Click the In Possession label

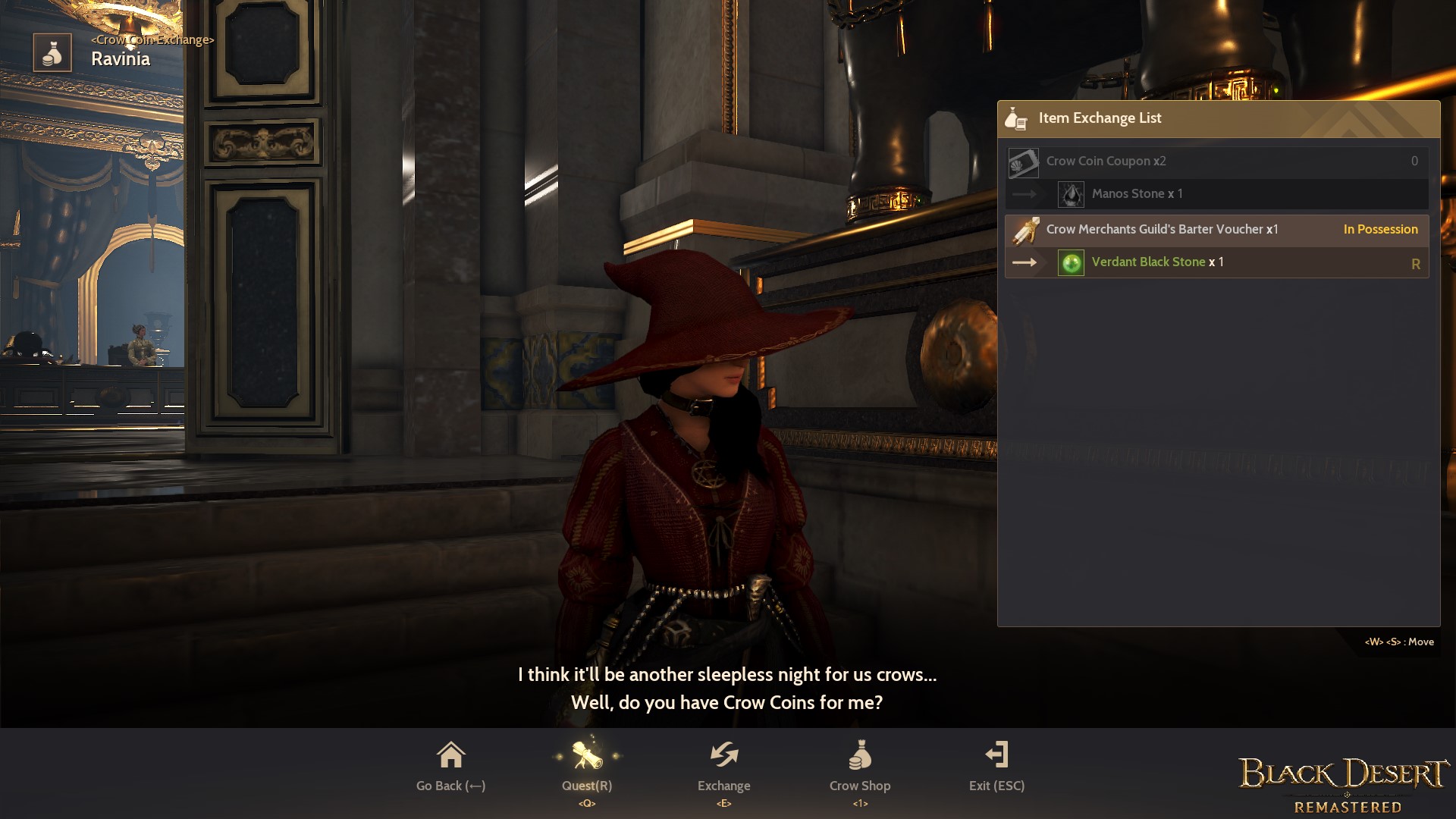pos(1380,229)
